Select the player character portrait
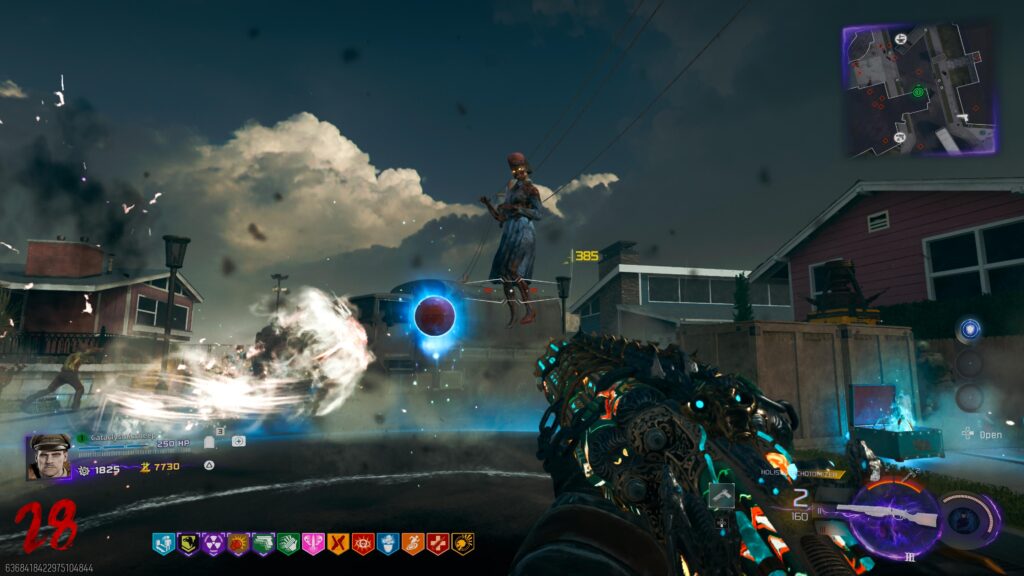Viewport: 1024px width, 576px height. tap(46, 457)
